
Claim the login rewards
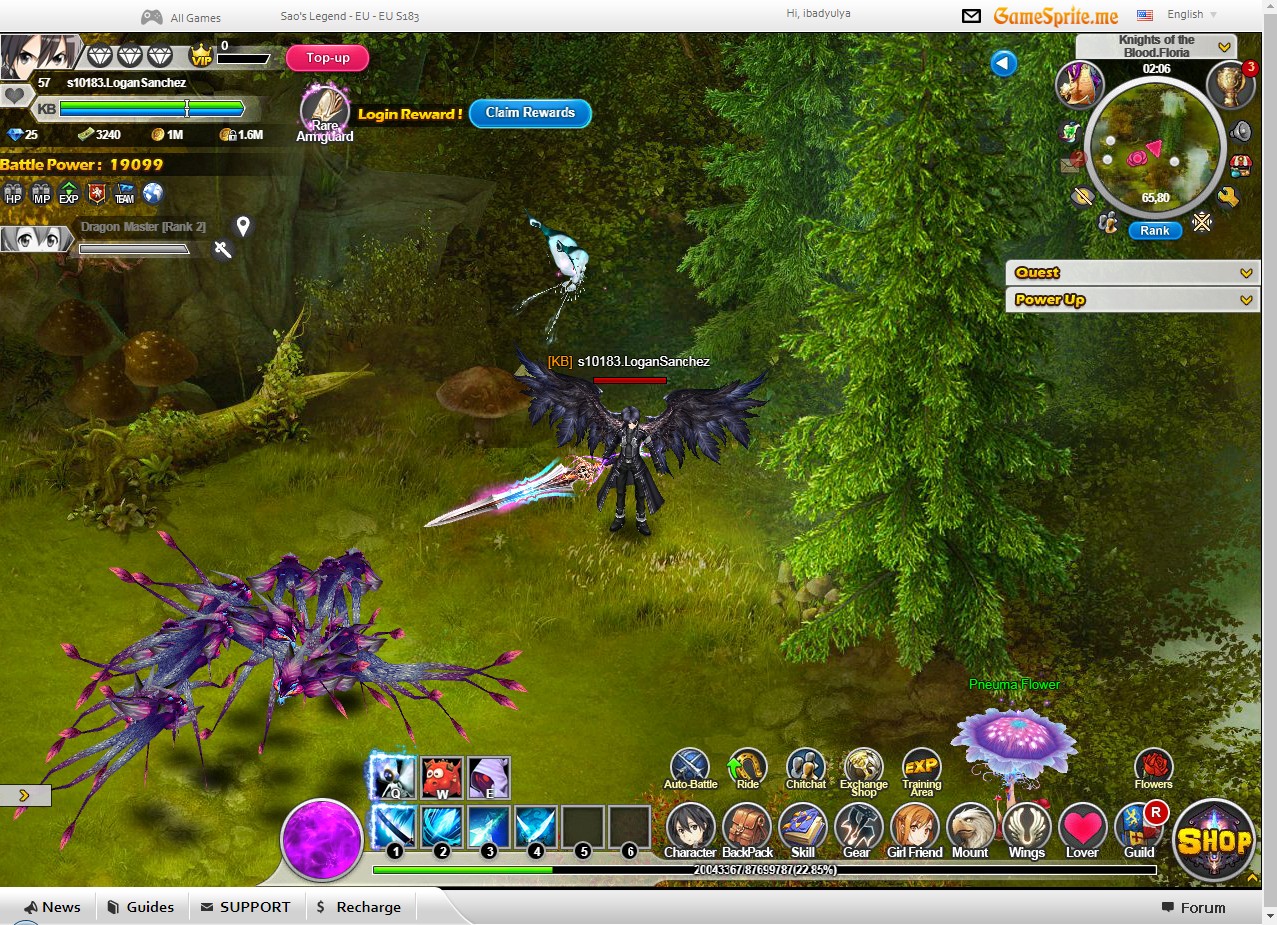click(530, 113)
